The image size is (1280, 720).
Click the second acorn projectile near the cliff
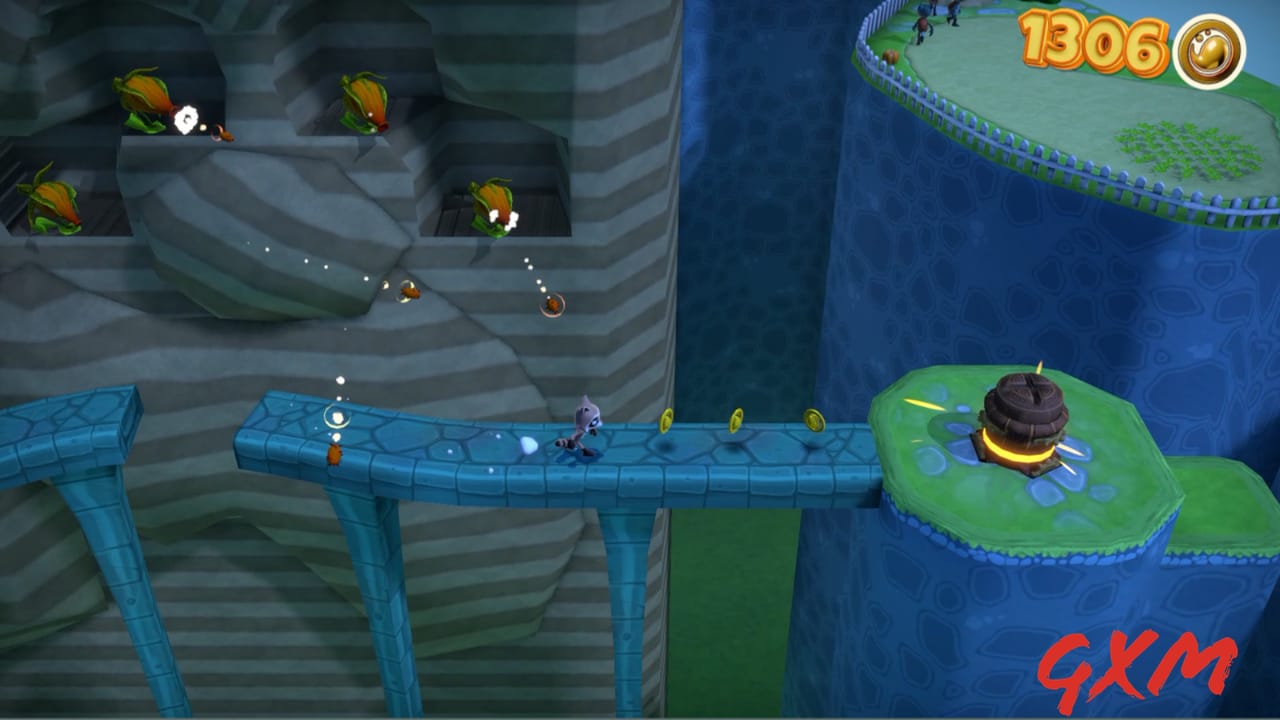(x=553, y=303)
